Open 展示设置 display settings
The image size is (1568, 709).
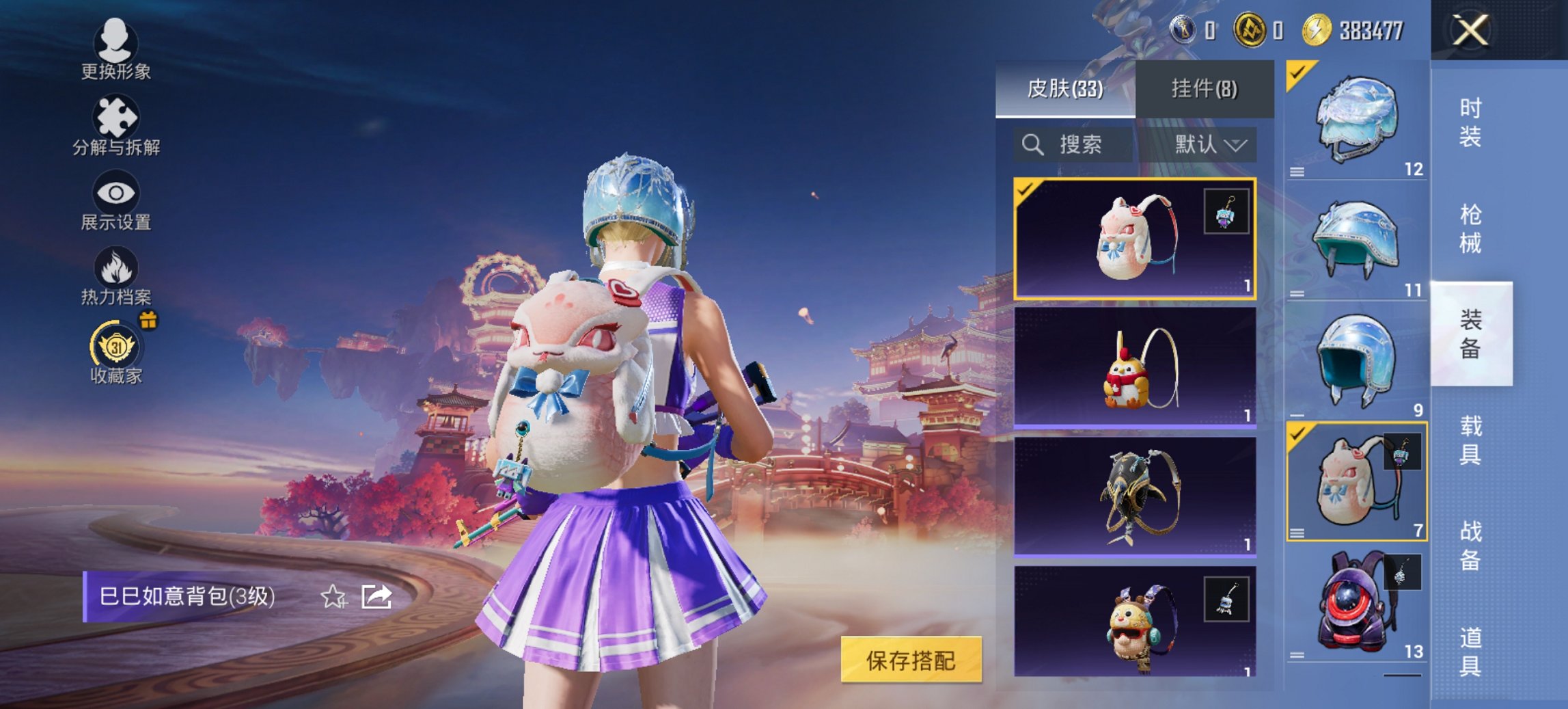(x=116, y=195)
